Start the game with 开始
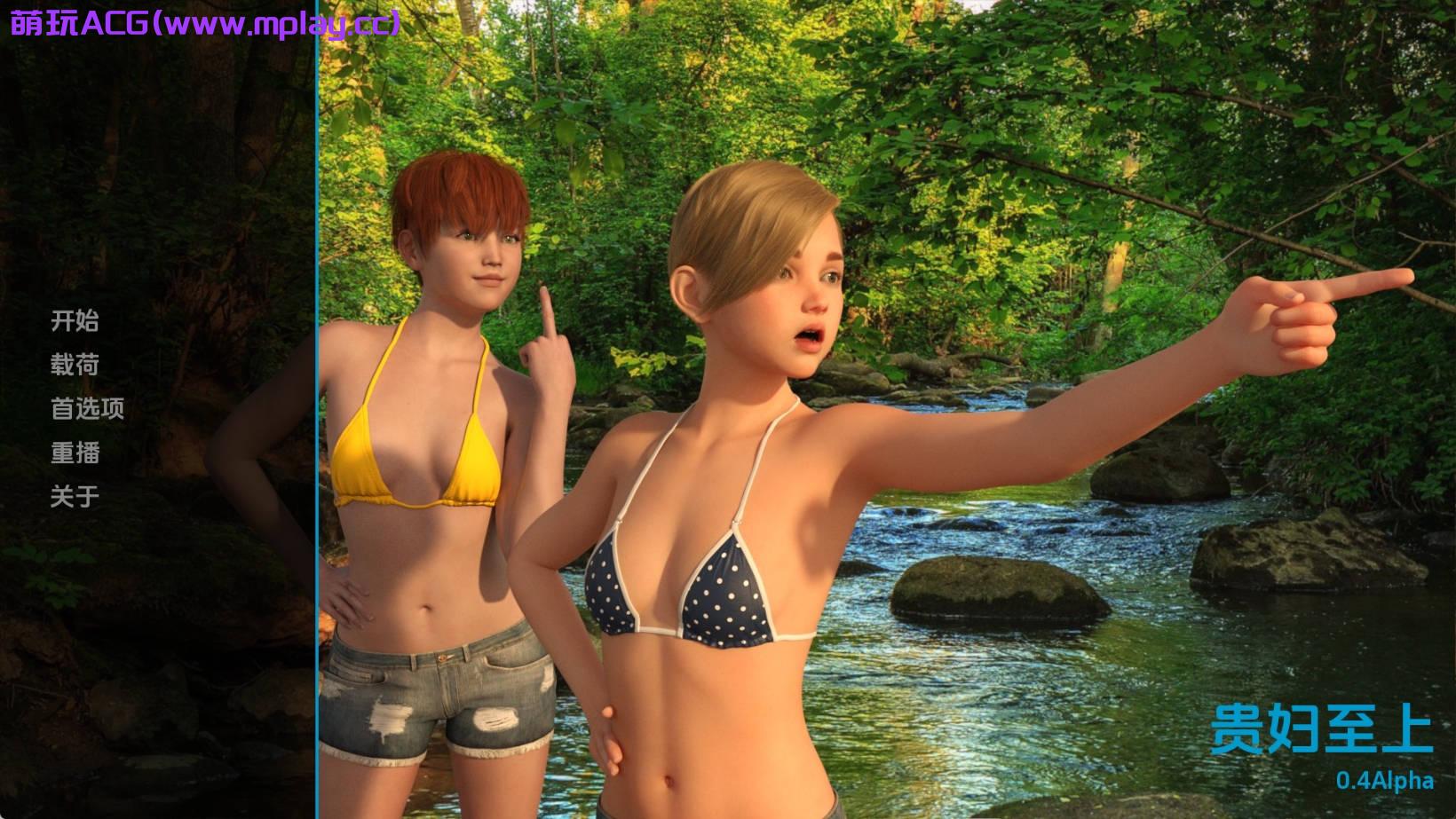This screenshot has height=819, width=1456. pyautogui.click(x=75, y=320)
